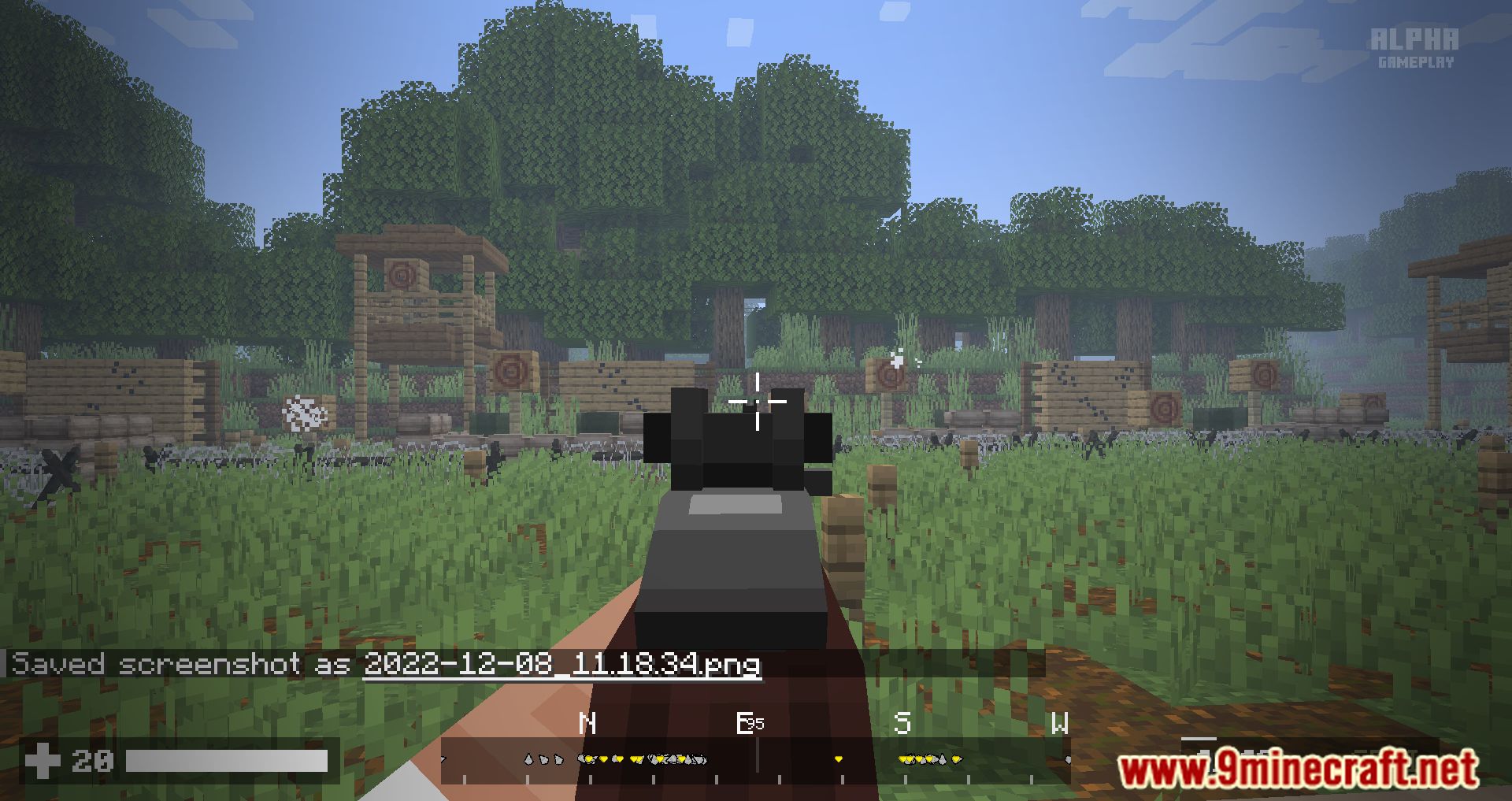The width and height of the screenshot is (1512, 801).
Task: Select the West label on the compass bar
Action: [x=1060, y=721]
